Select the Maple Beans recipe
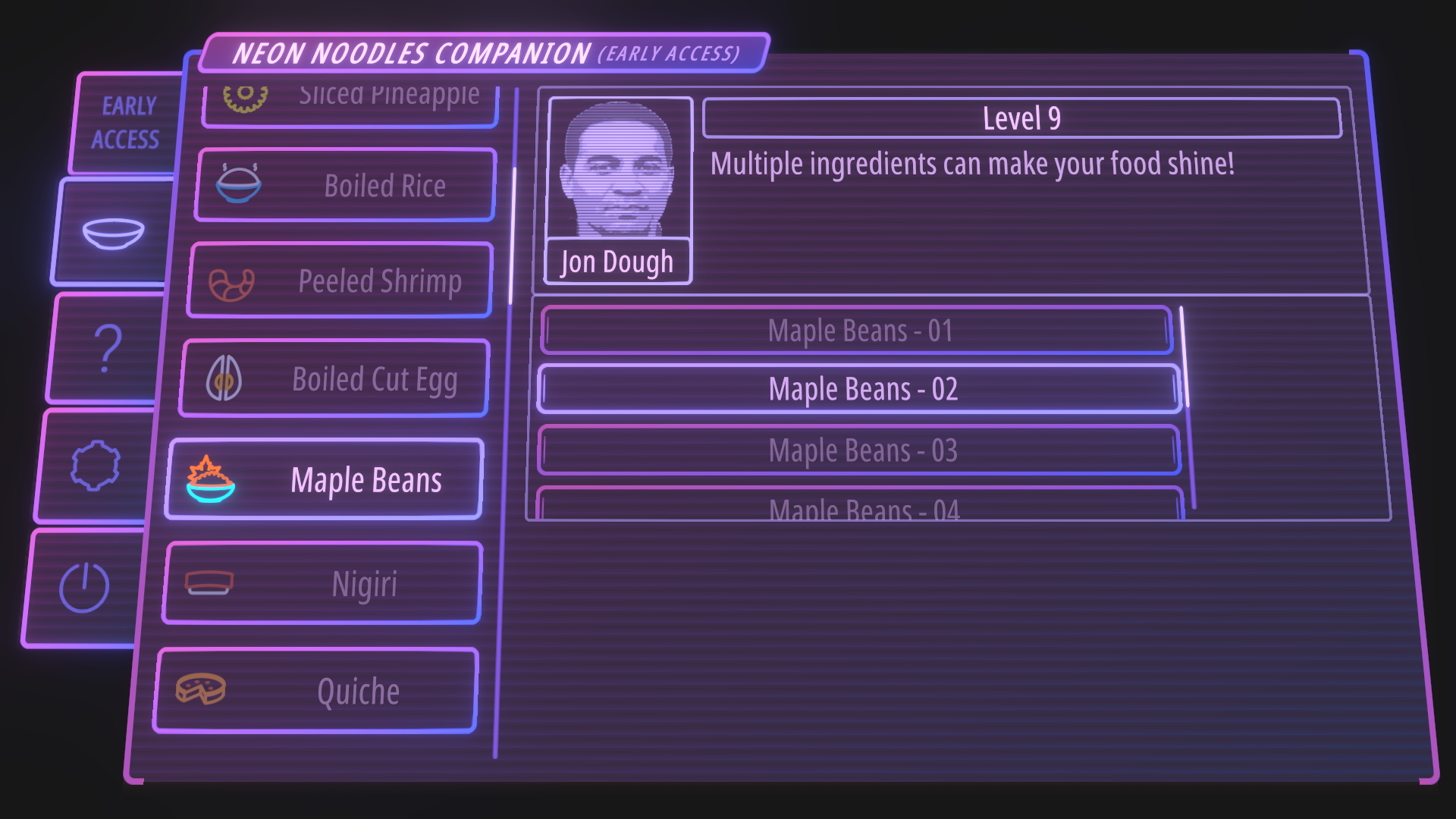The width and height of the screenshot is (1456, 819). [325, 480]
